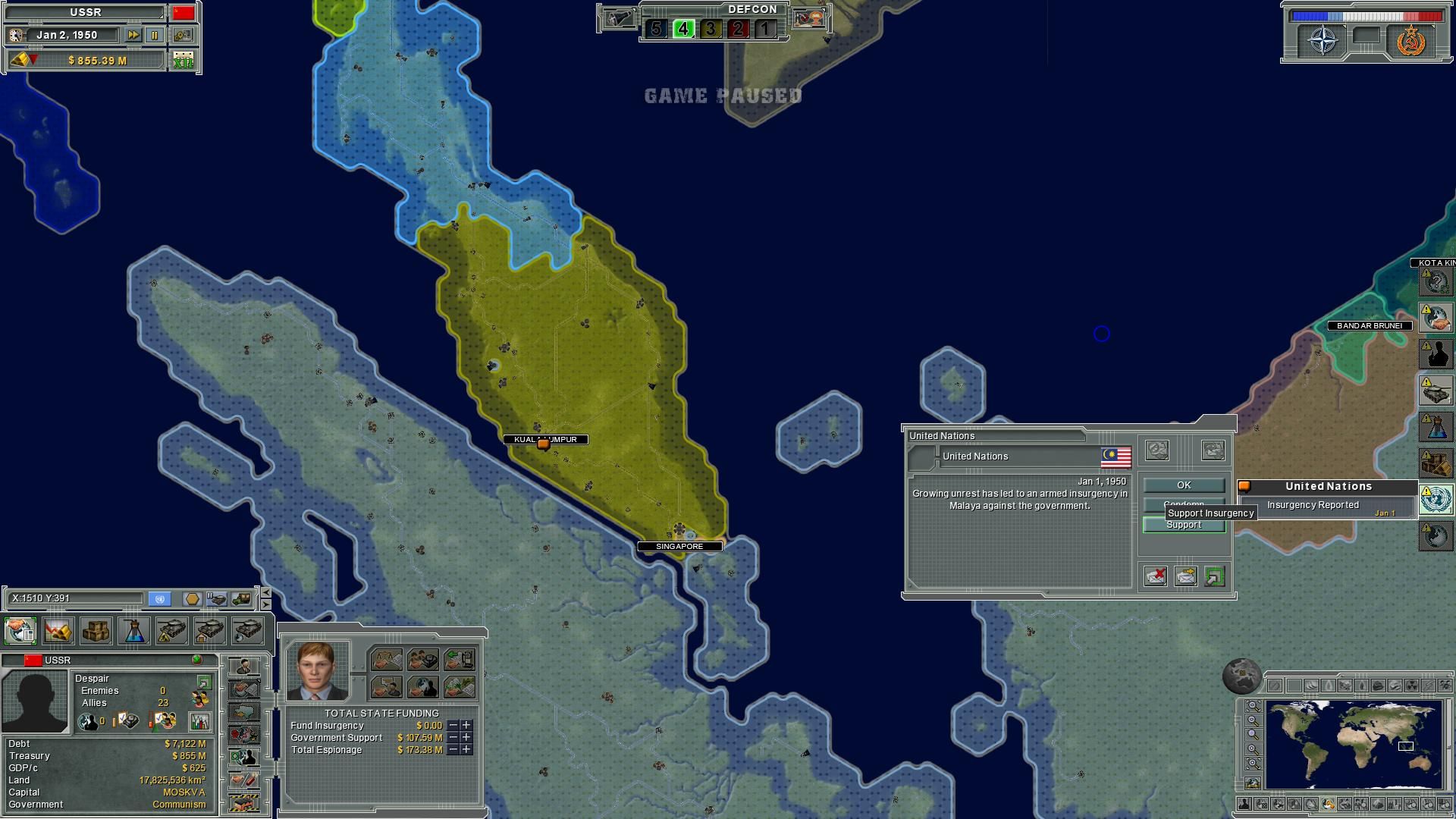Click the plus to increase Fund Insurgency

pyautogui.click(x=465, y=725)
